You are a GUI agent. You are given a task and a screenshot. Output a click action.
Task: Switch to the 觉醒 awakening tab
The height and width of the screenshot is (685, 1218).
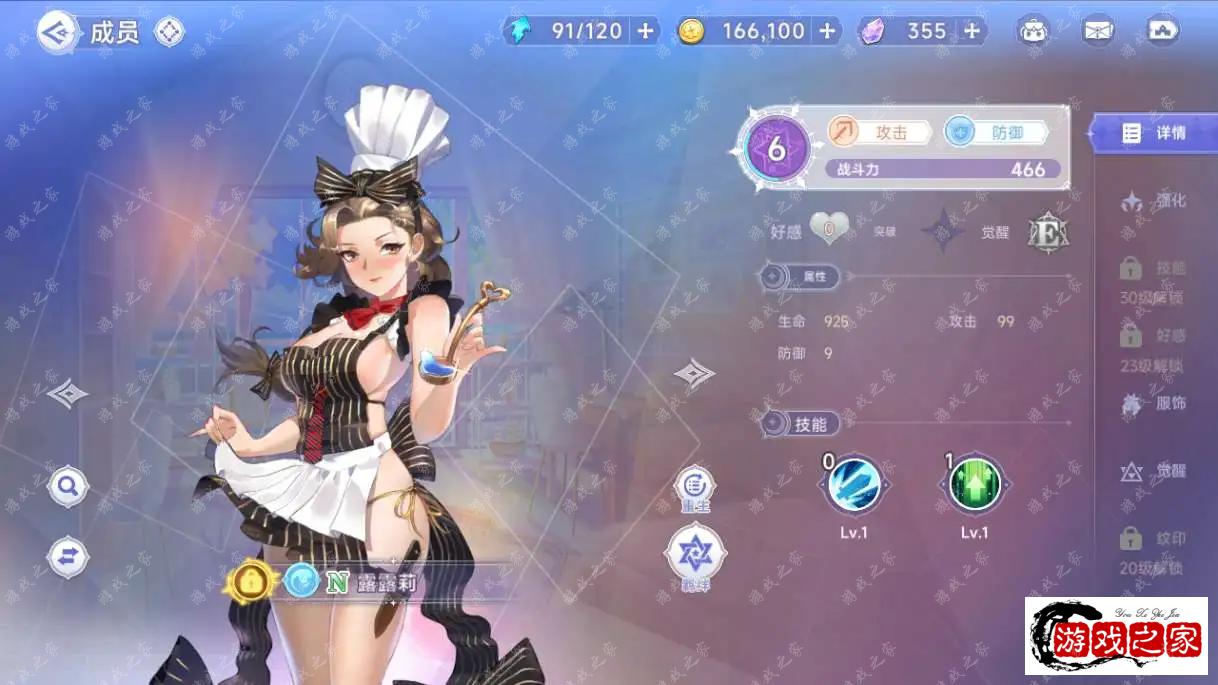click(1153, 472)
